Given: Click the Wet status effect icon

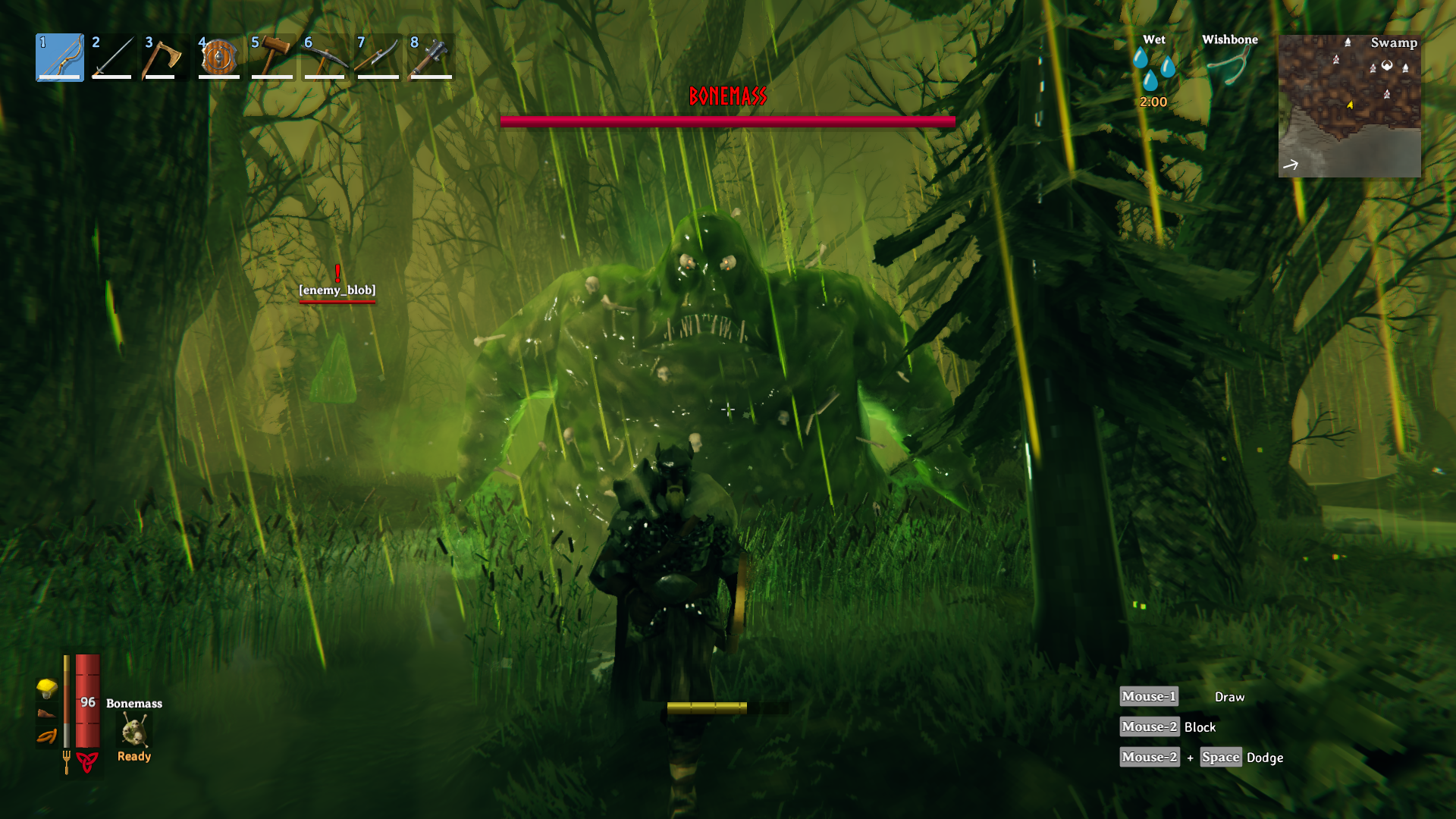Looking at the screenshot, I should (1153, 70).
